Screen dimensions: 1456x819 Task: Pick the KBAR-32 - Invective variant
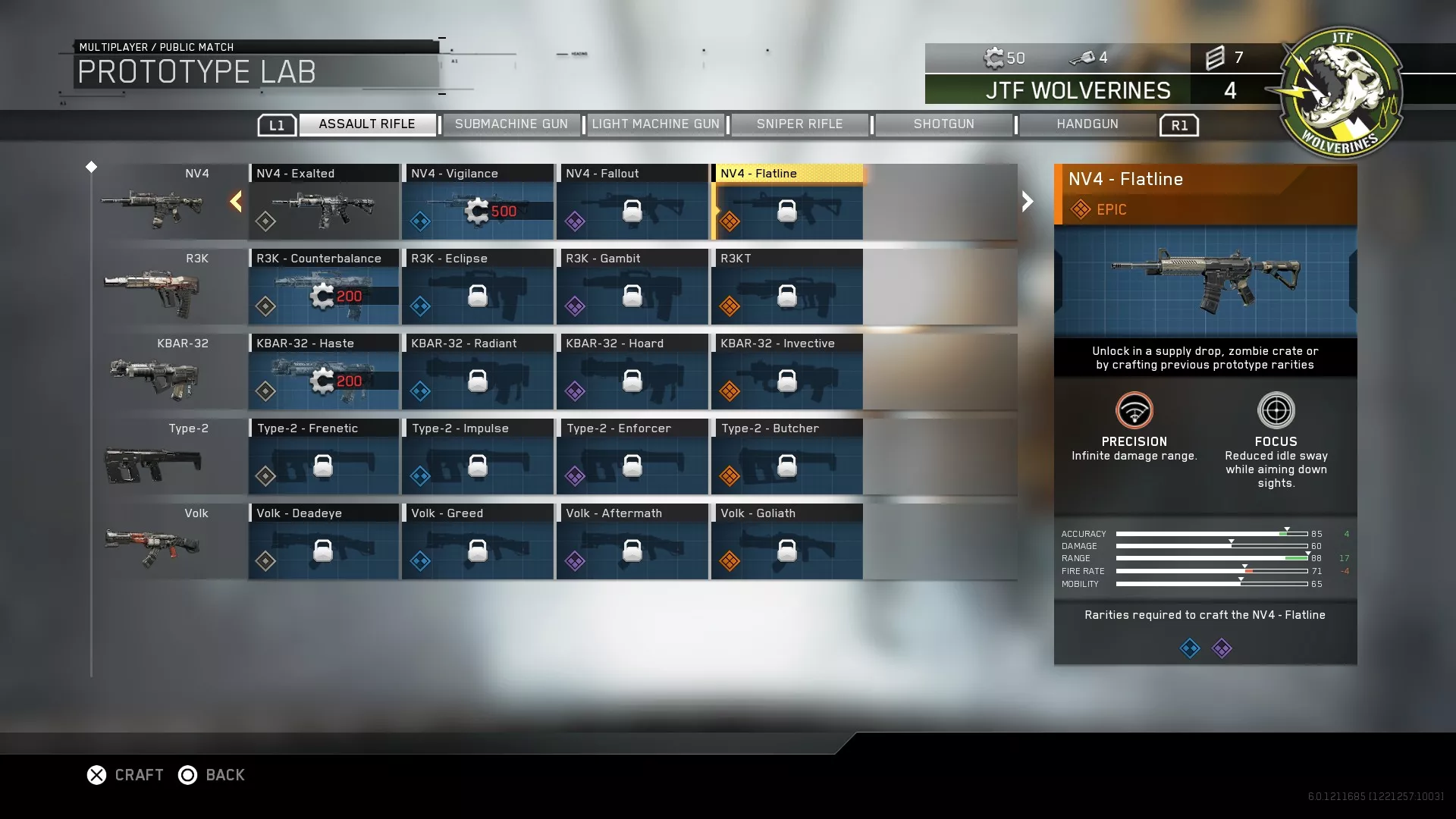787,372
